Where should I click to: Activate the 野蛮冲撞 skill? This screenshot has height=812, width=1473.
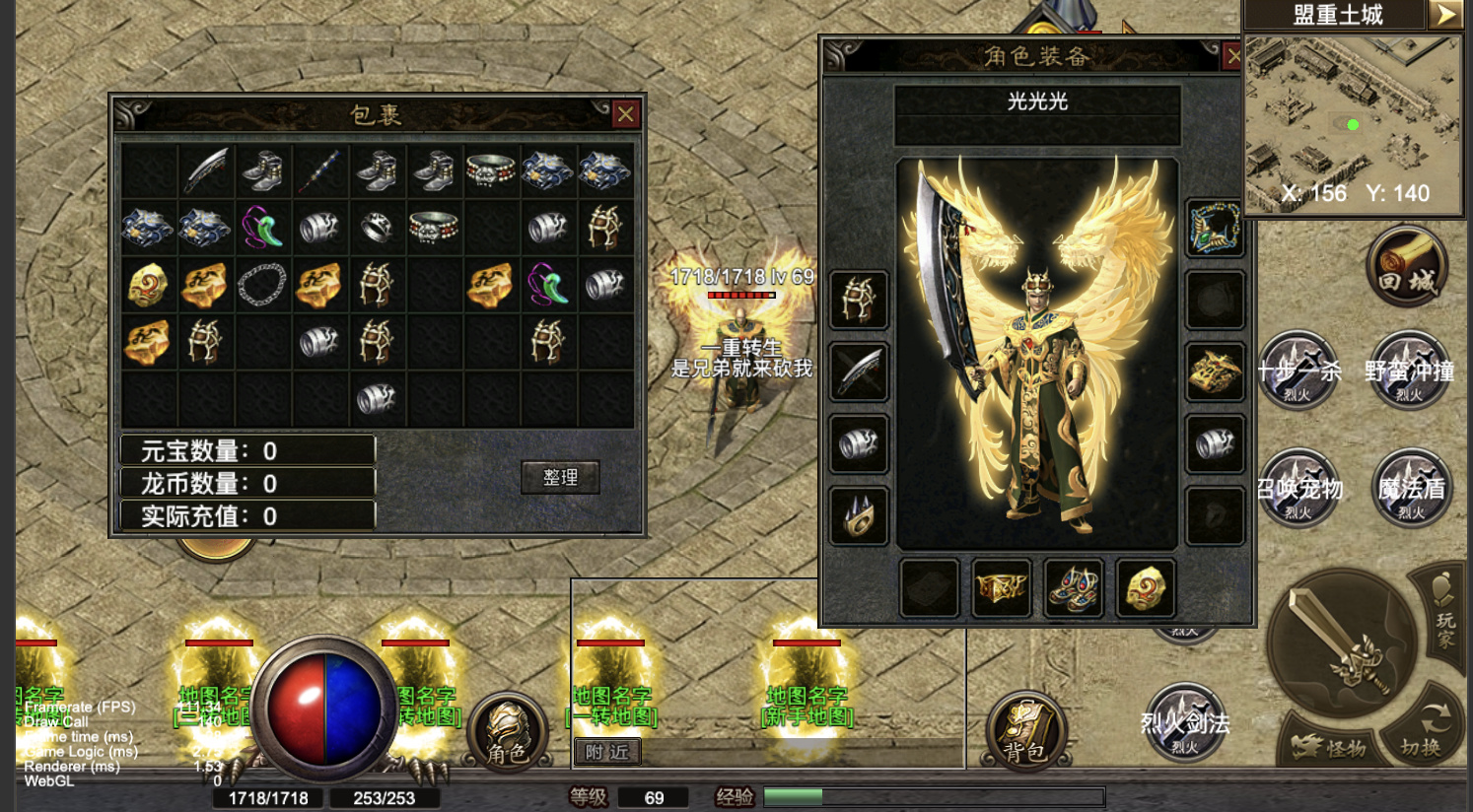pyautogui.click(x=1410, y=372)
